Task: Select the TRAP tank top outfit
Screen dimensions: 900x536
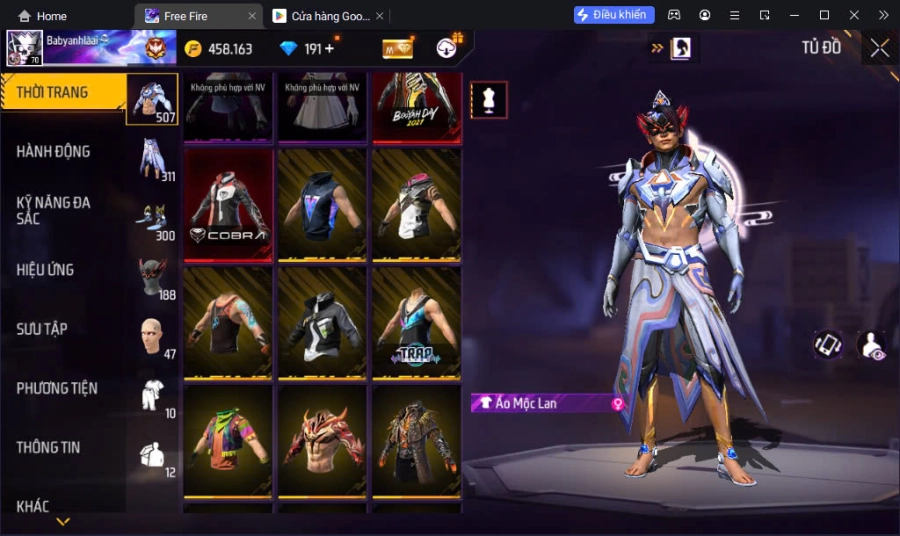Action: [x=416, y=322]
